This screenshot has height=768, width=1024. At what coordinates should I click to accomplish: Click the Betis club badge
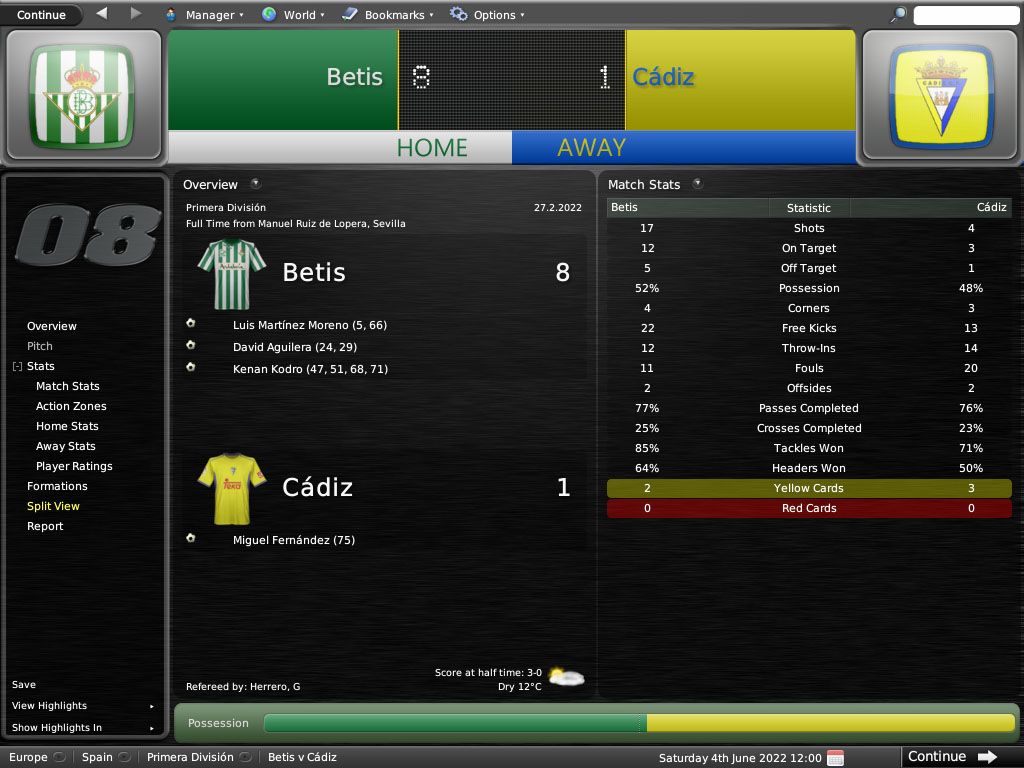(81, 95)
